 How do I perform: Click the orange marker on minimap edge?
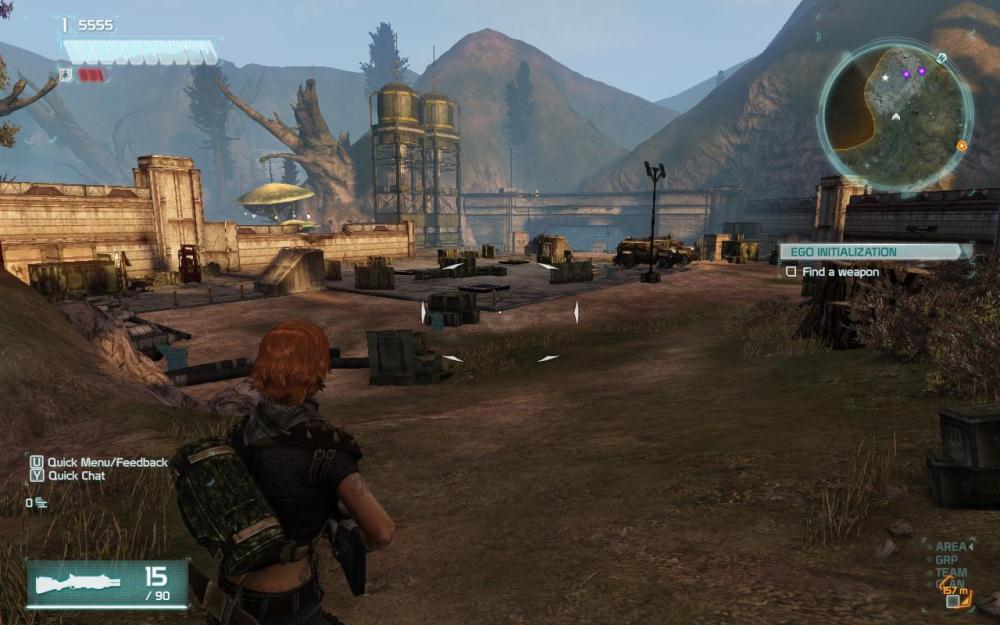pos(961,146)
